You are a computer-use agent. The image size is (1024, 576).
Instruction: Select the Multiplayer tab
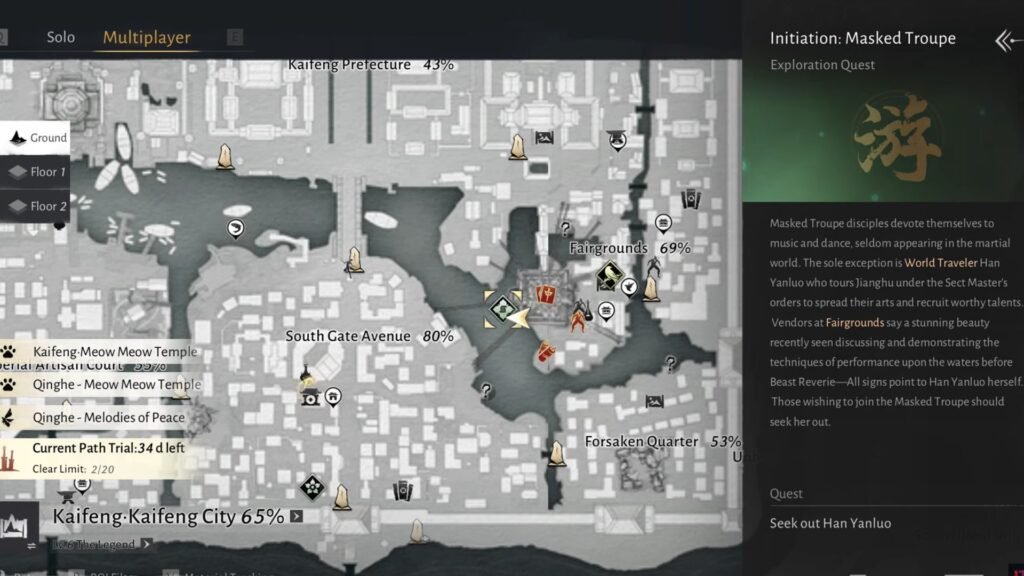(x=147, y=37)
